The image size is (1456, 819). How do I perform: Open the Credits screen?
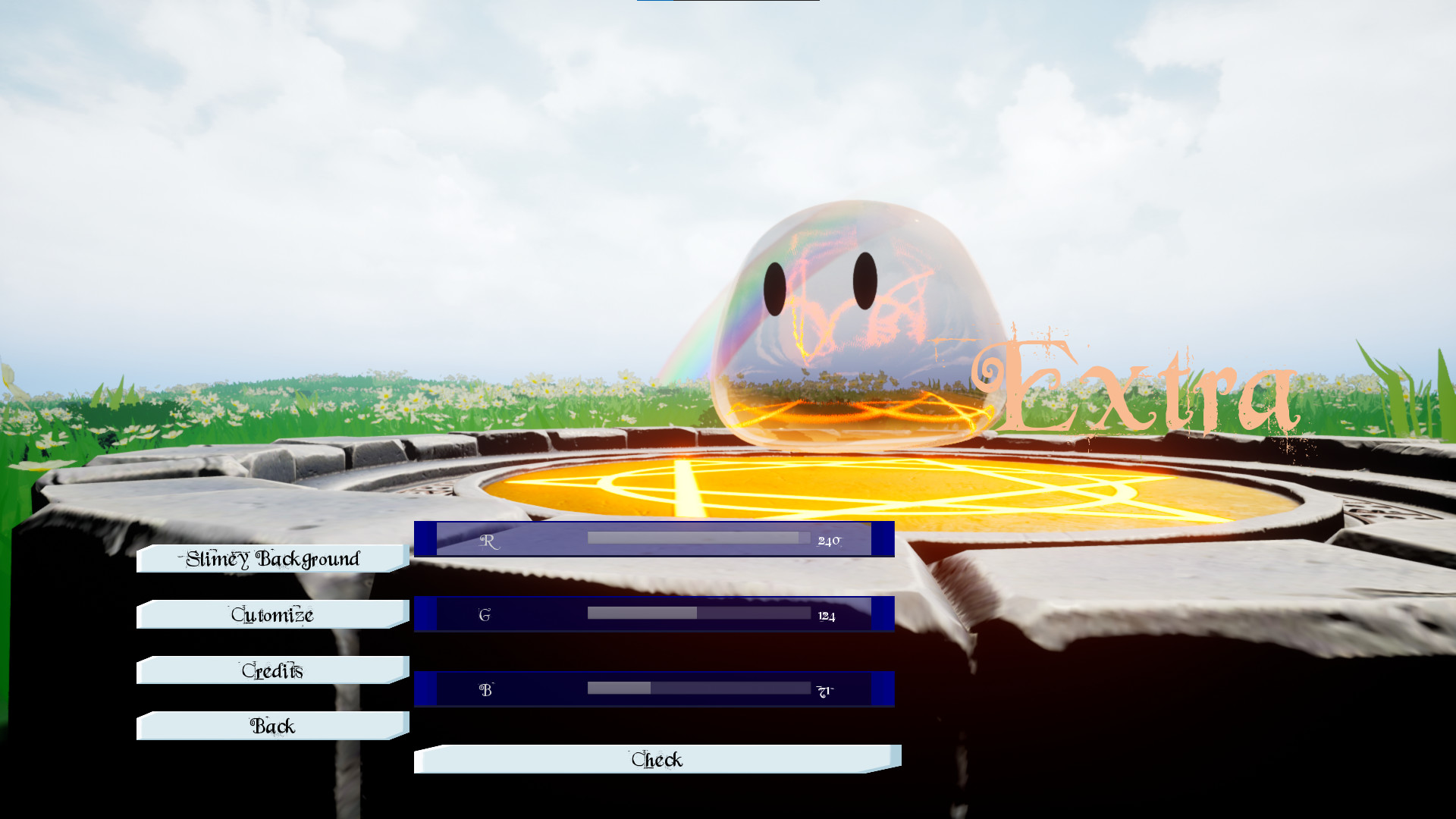(x=271, y=670)
